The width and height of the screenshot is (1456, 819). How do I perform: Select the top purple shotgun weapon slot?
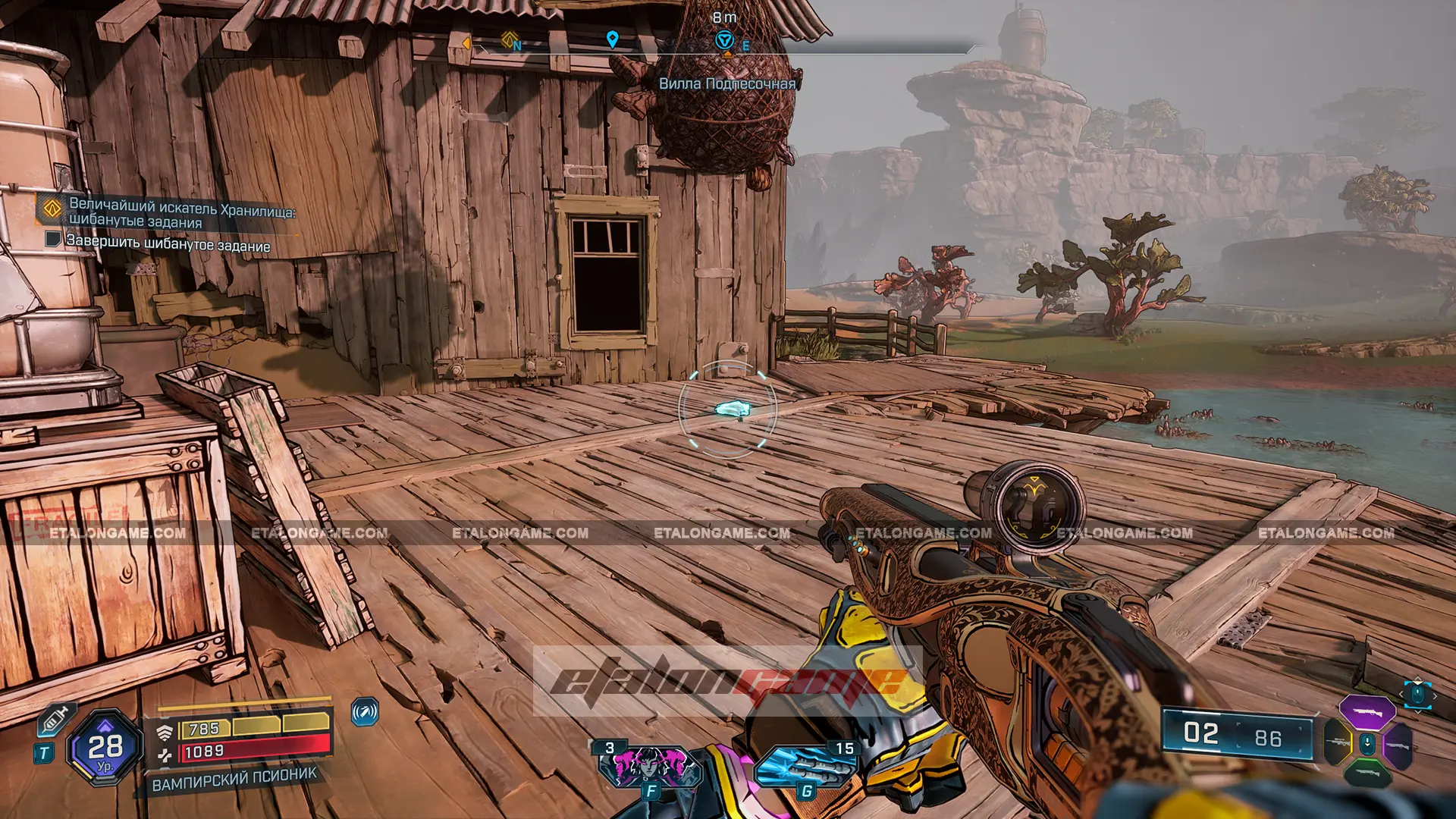click(x=1367, y=713)
